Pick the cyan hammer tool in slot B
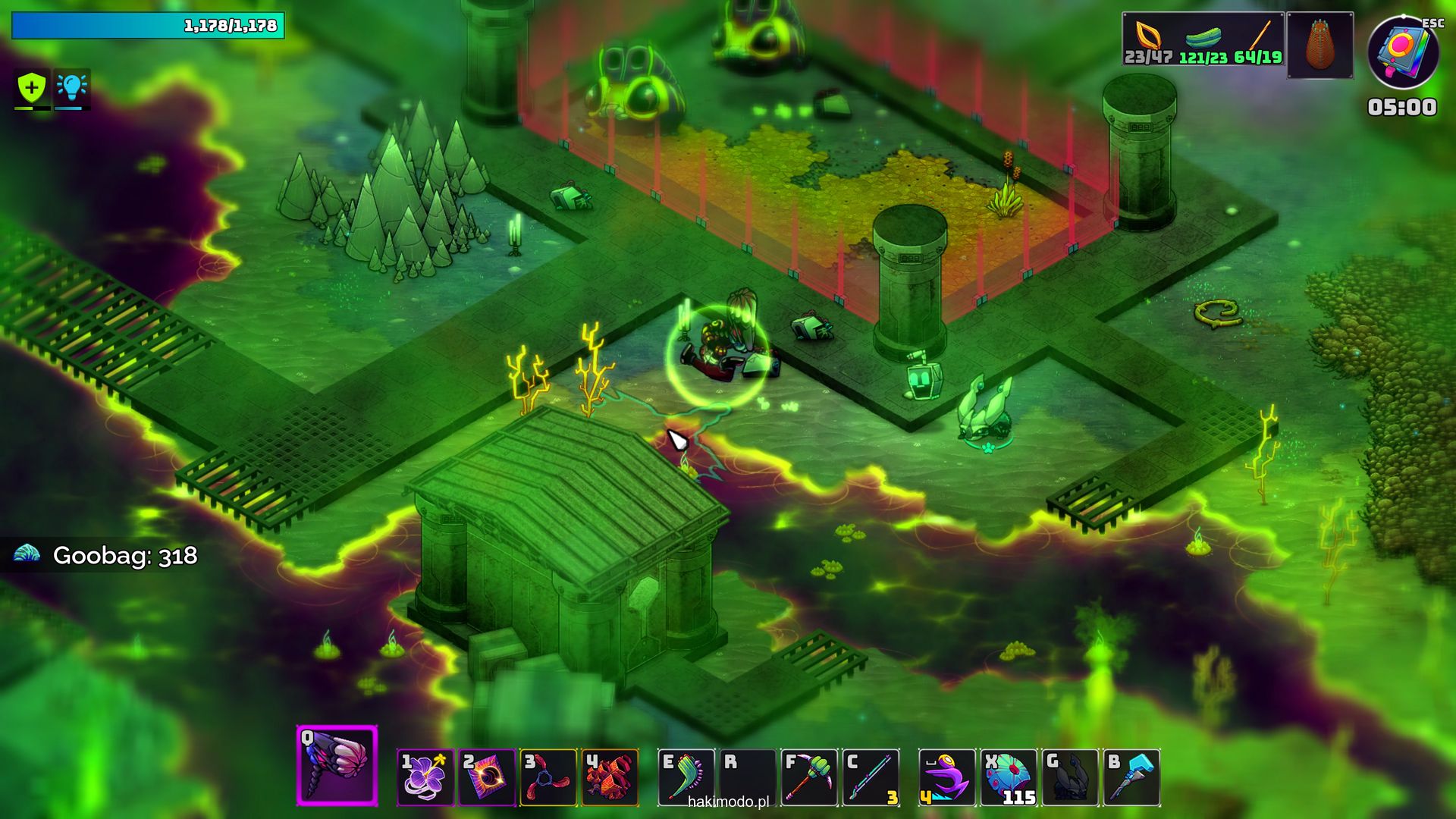The width and height of the screenshot is (1456, 819). (1131, 777)
